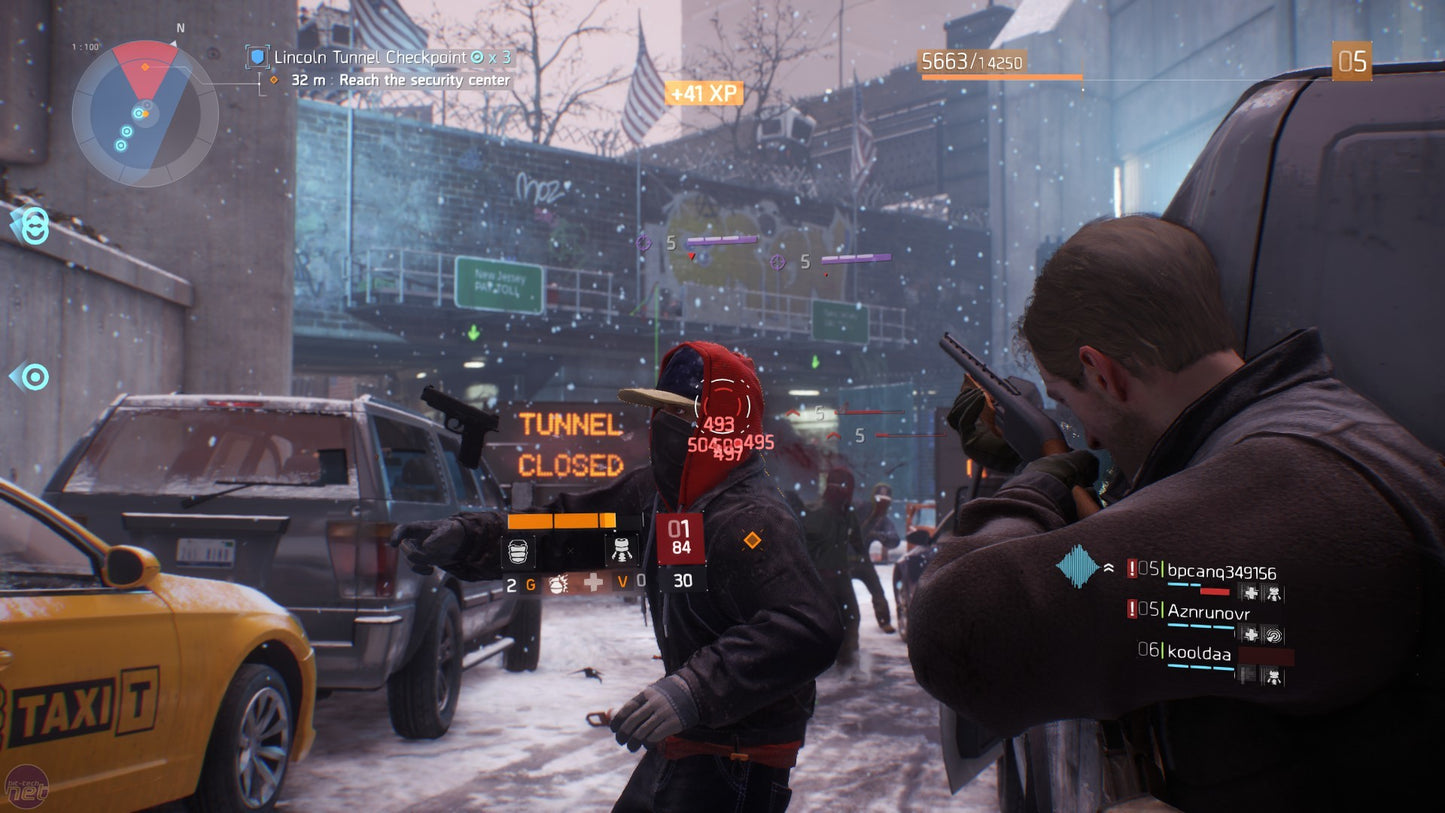
Task: Click the 5663/14250 XP progress bar
Action: [991, 63]
